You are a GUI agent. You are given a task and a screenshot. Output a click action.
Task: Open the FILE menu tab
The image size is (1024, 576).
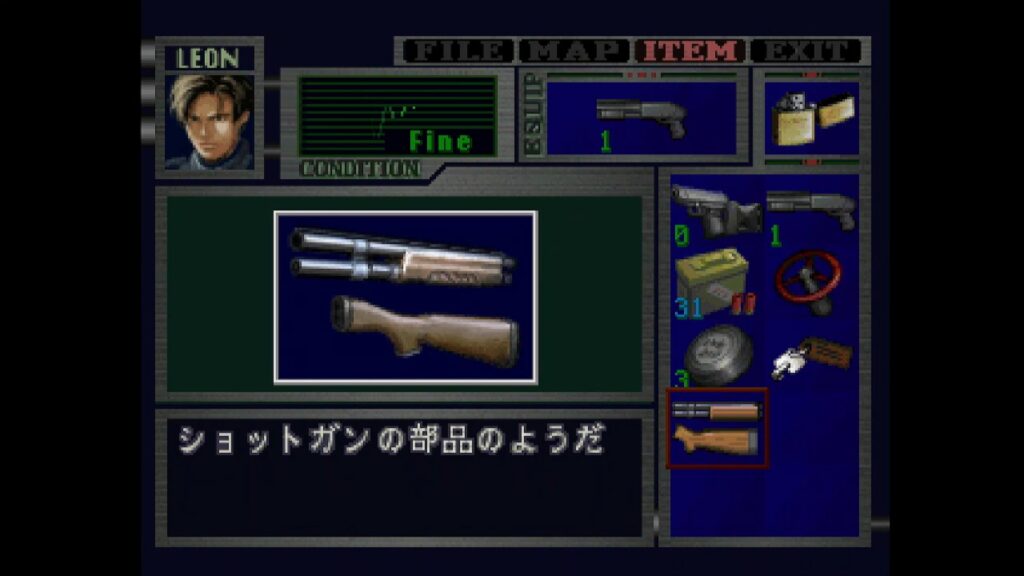[x=457, y=51]
